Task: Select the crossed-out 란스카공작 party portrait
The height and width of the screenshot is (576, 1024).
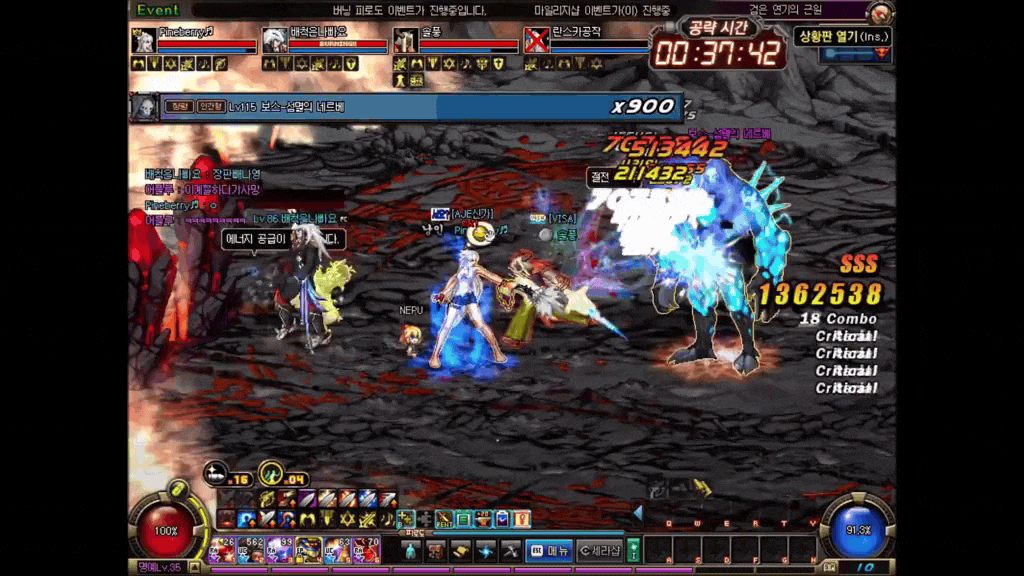Action: (x=537, y=40)
